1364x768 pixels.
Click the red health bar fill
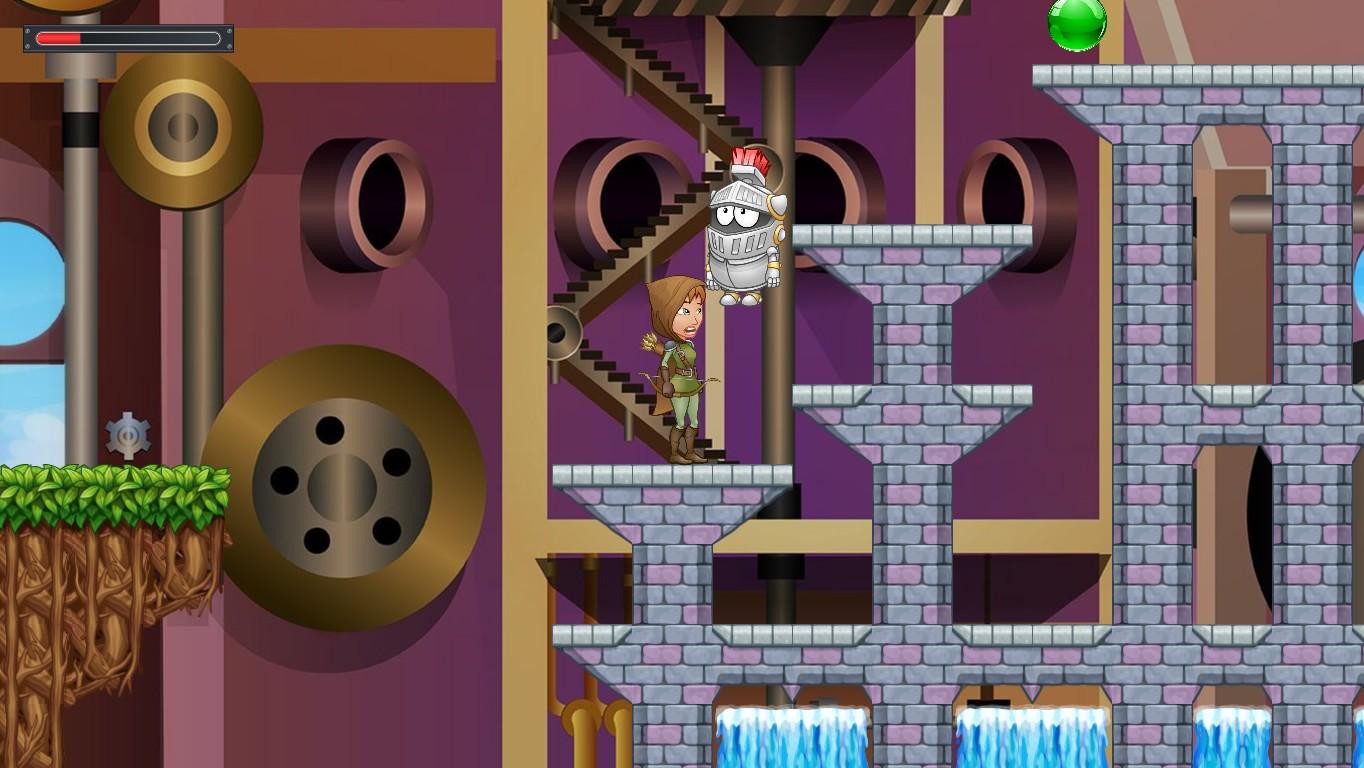point(60,39)
